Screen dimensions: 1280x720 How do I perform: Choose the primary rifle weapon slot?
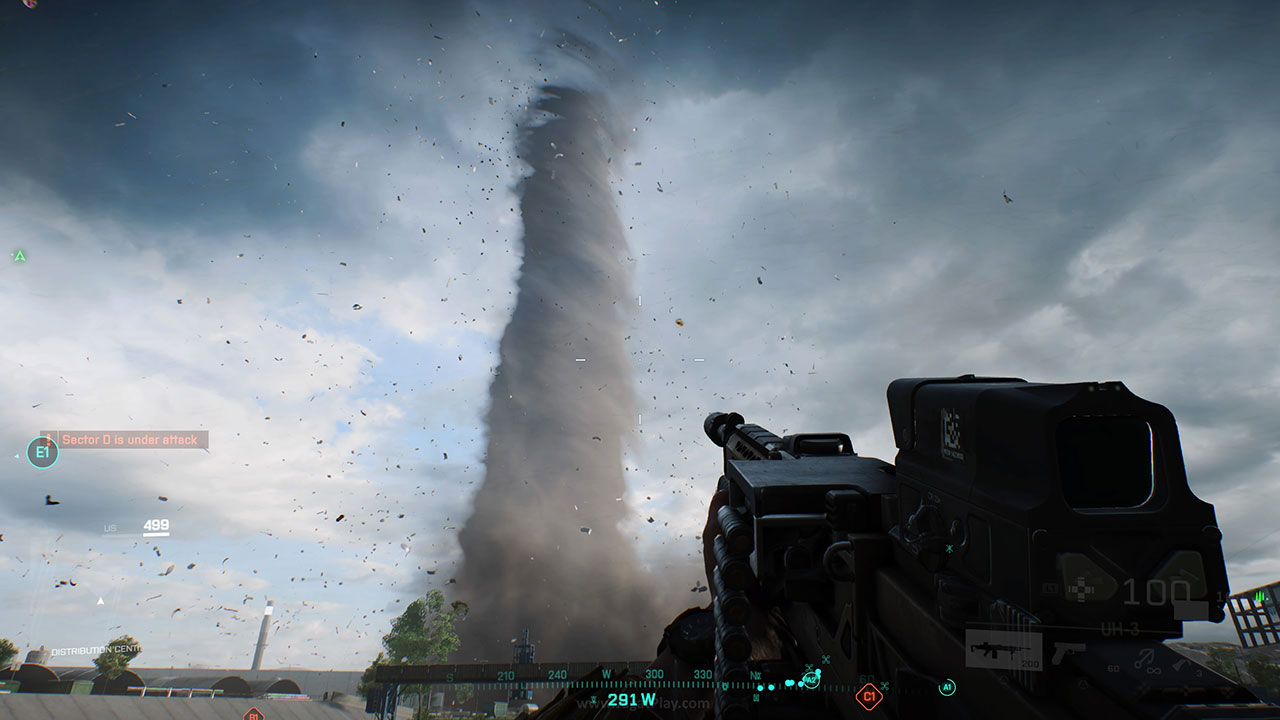[x=1003, y=651]
